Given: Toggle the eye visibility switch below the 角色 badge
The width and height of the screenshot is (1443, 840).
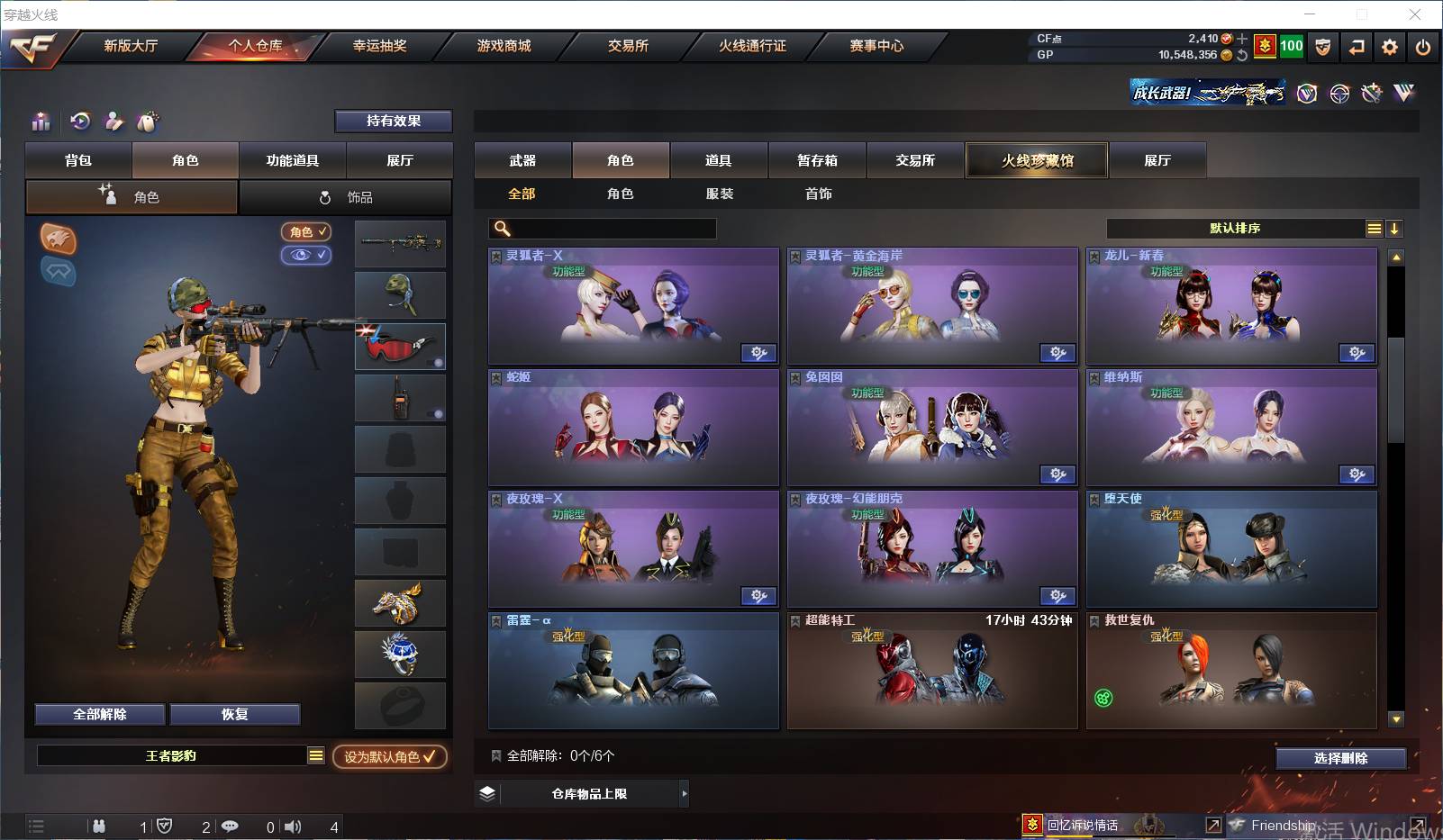Looking at the screenshot, I should 306,255.
